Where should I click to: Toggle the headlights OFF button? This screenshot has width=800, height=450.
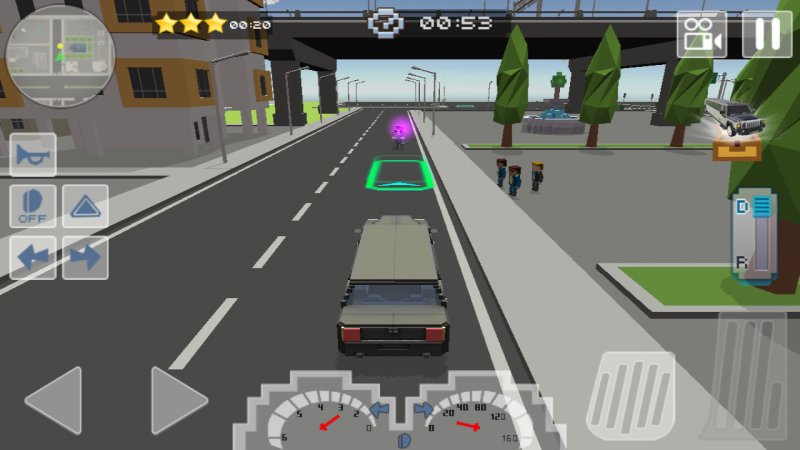33,206
